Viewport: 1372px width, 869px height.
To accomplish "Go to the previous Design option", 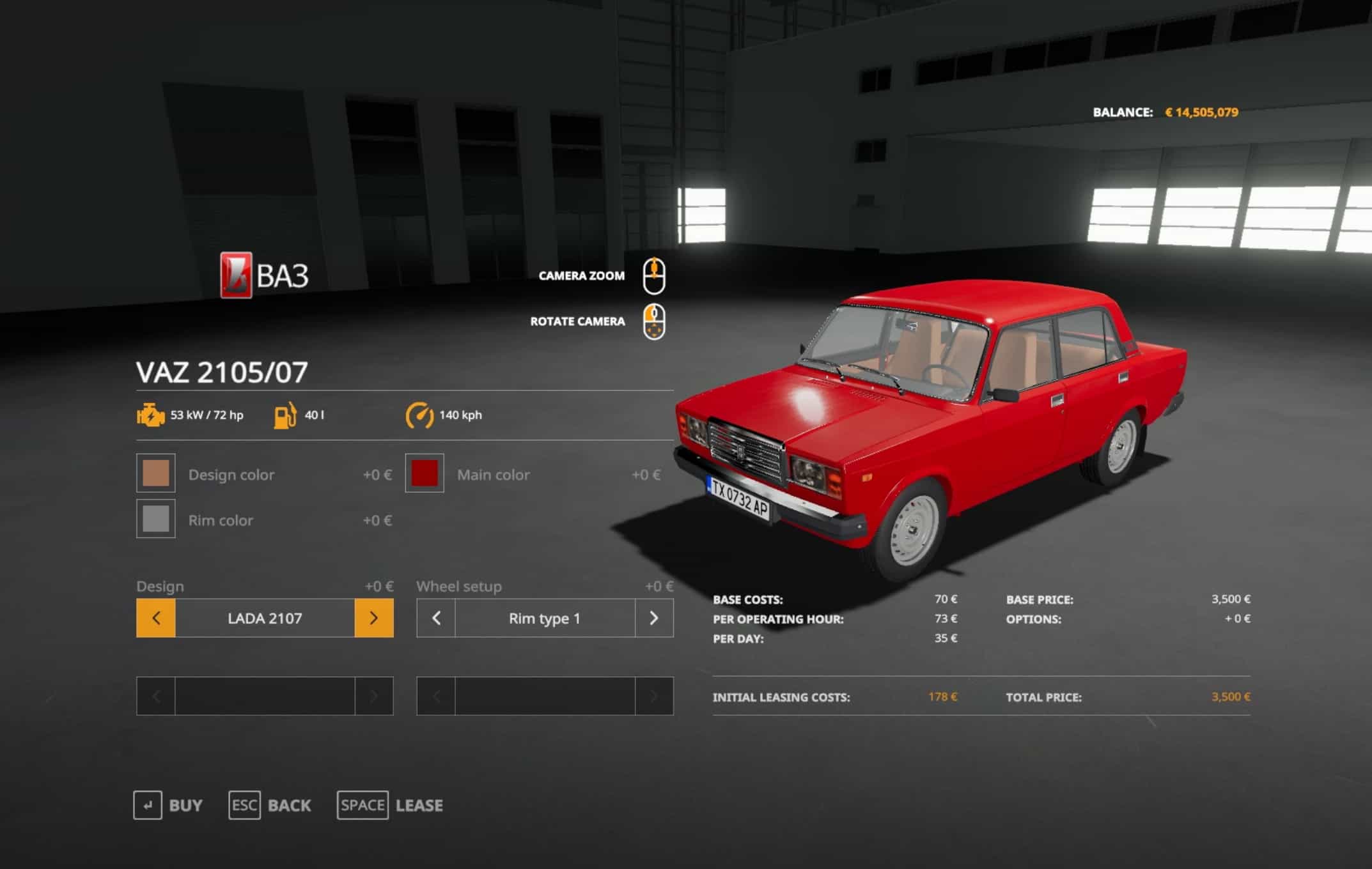I will 156,618.
